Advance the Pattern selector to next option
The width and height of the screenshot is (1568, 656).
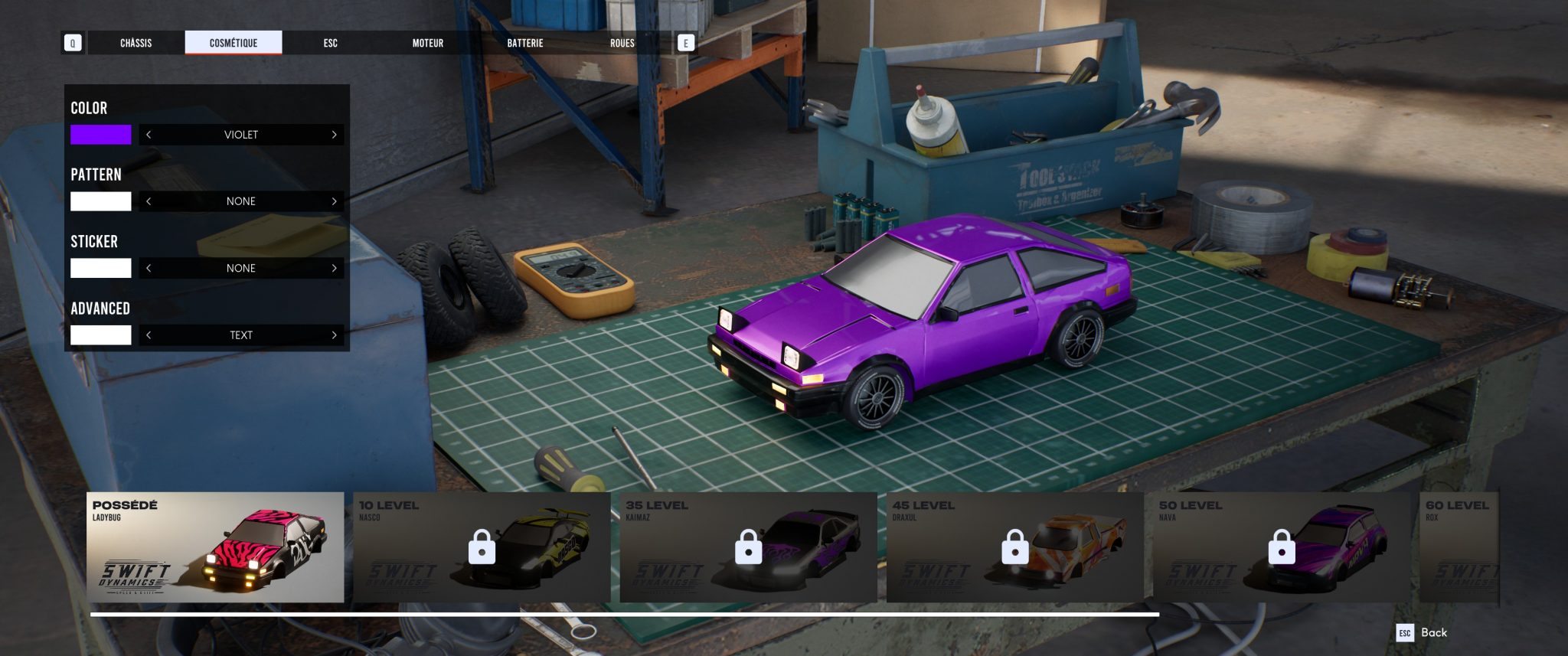334,201
